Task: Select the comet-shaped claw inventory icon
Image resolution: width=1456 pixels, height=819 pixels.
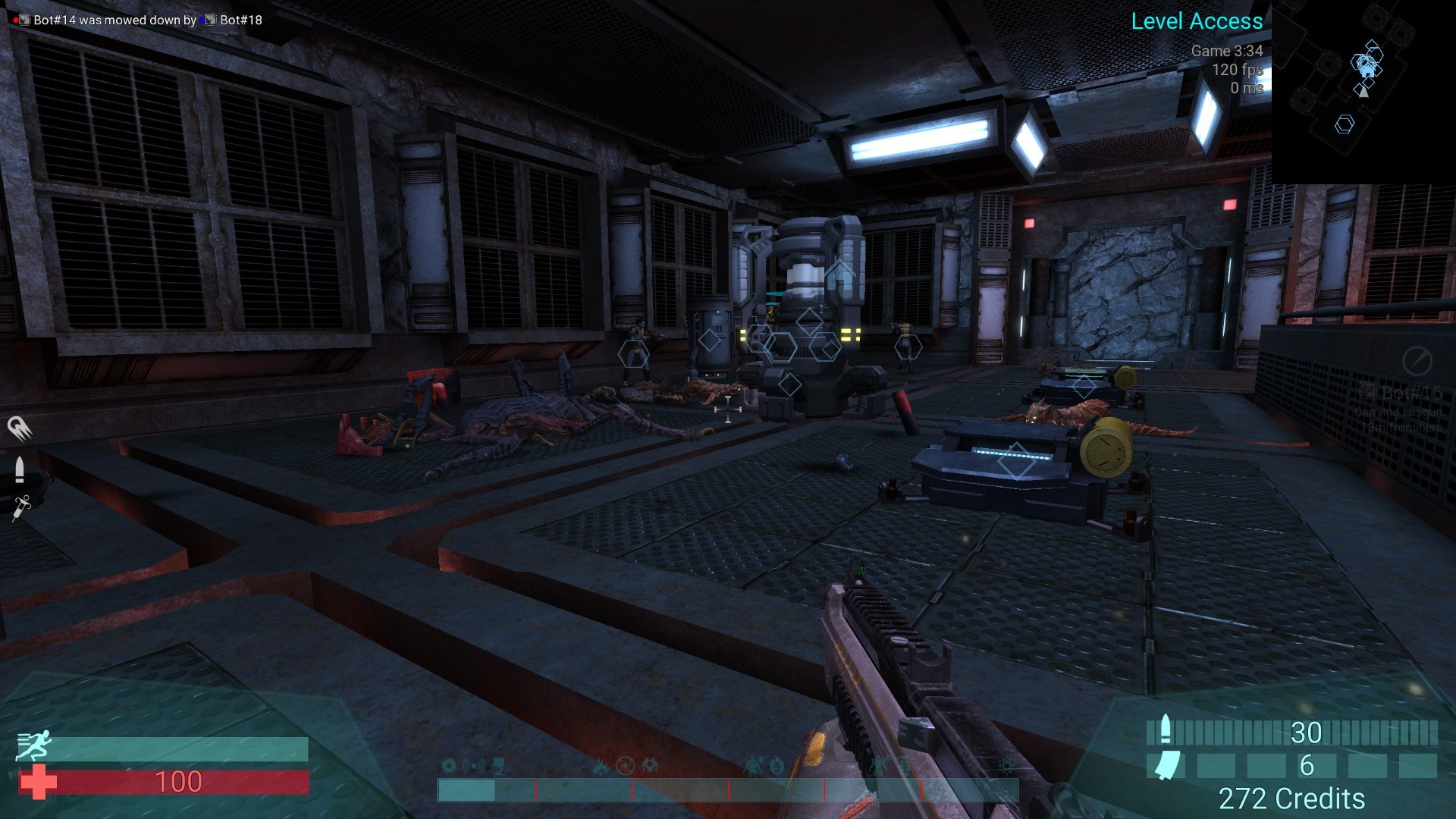Action: pos(19,428)
